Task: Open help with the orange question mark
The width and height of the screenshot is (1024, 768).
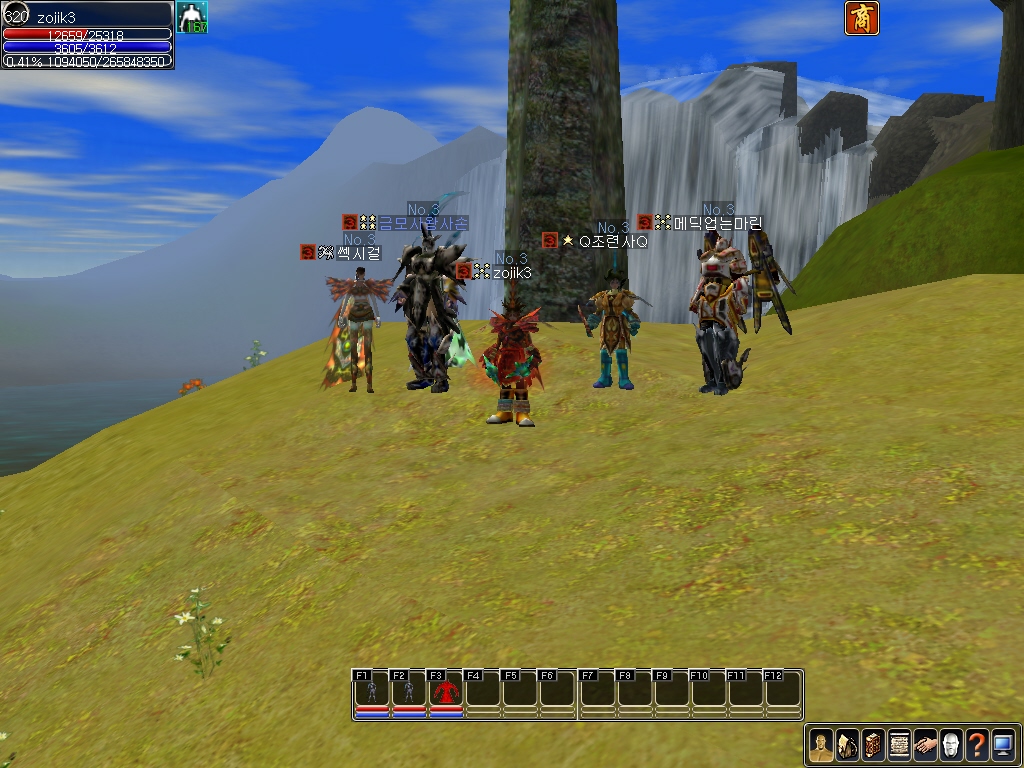Action: [x=977, y=745]
